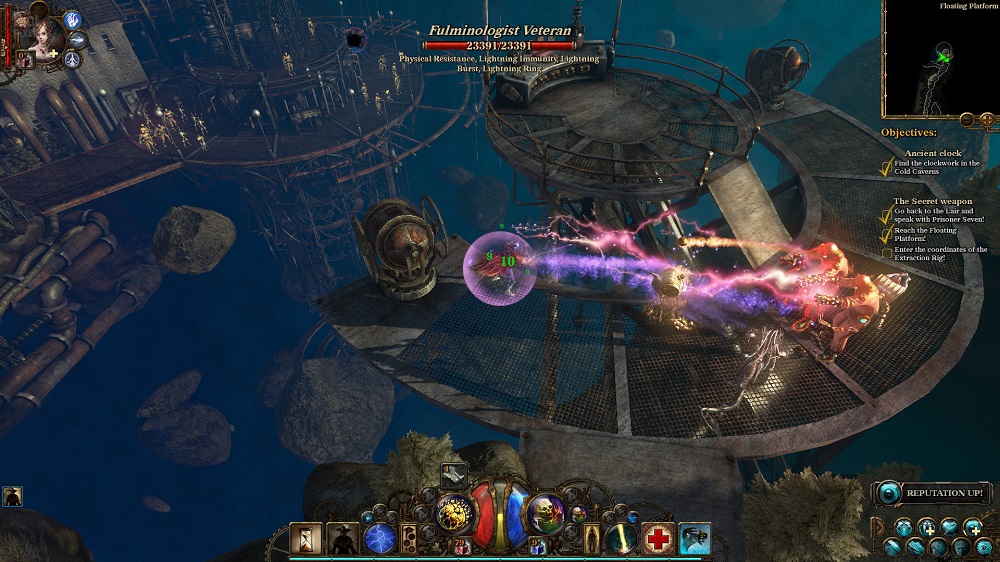Click the Floating Platform minimap
1000x562 pixels.
(940, 60)
